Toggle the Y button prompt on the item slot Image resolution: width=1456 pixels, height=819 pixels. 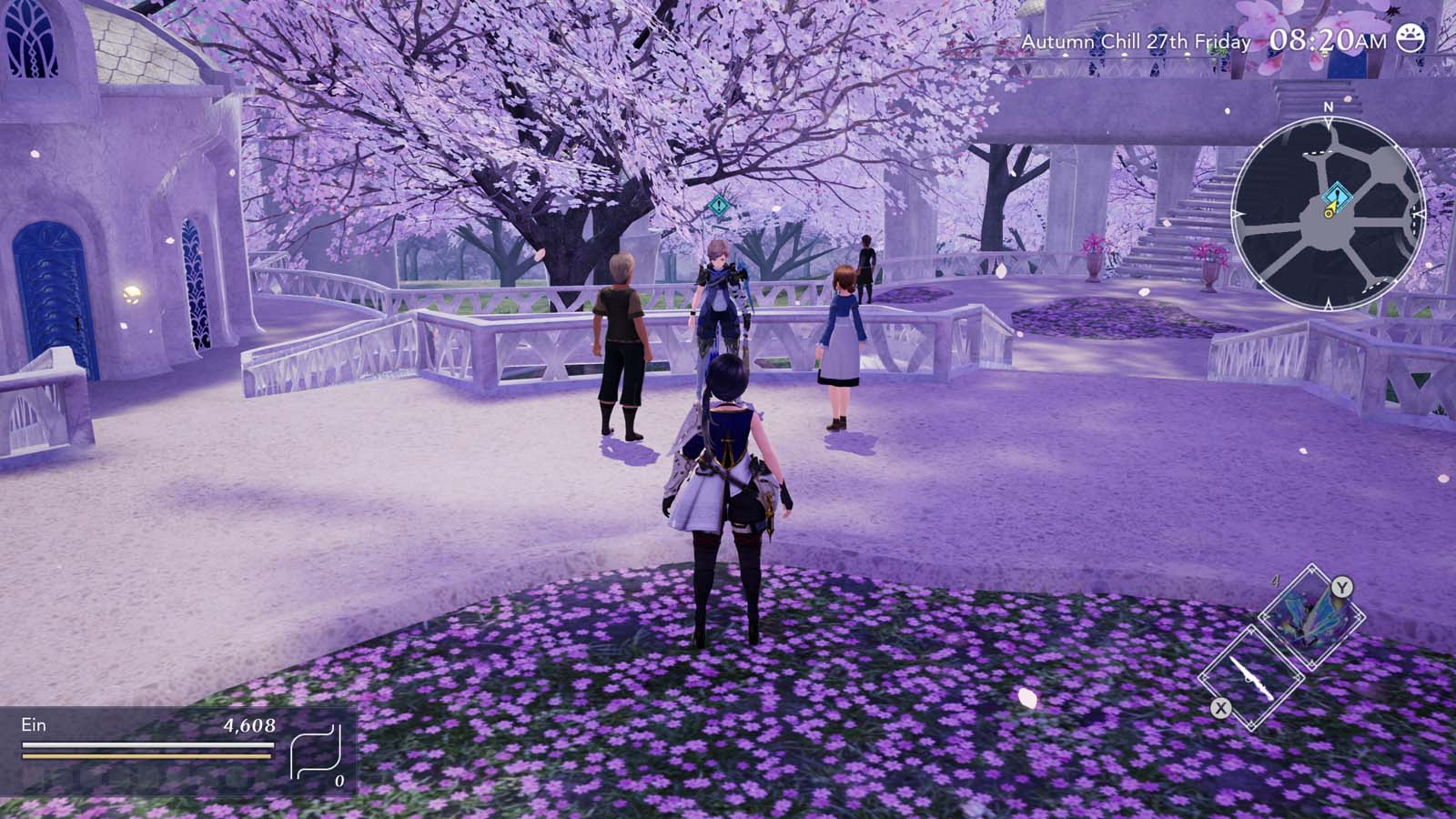coord(1342,586)
